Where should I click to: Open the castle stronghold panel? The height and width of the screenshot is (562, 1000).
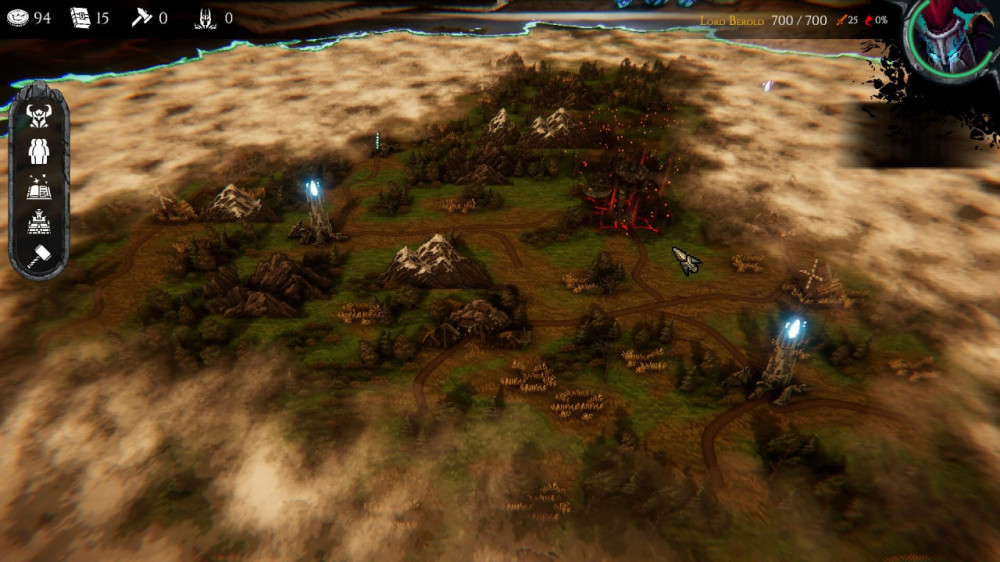point(39,222)
